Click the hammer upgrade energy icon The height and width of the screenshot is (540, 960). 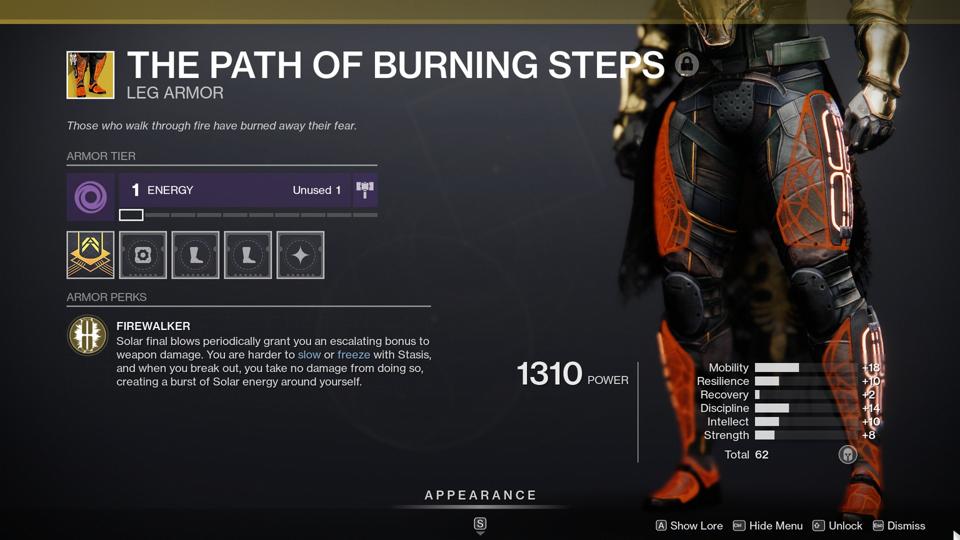click(365, 190)
